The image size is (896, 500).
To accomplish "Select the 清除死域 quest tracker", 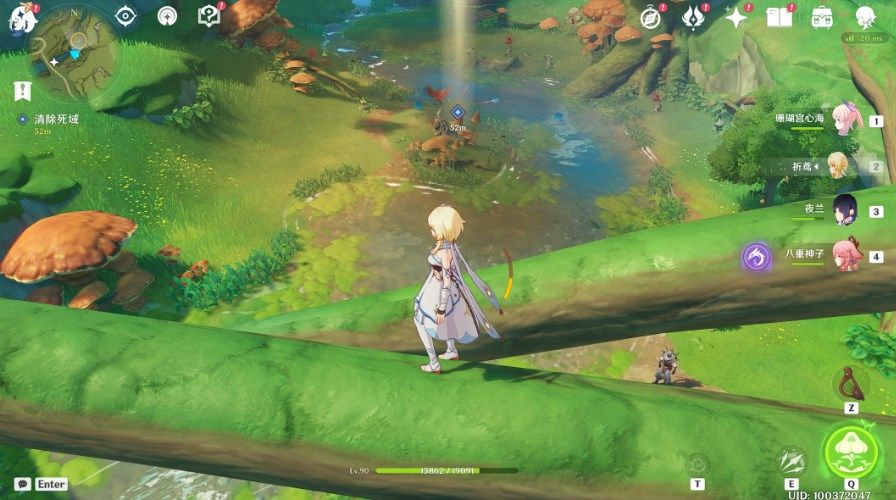I will click(x=55, y=119).
